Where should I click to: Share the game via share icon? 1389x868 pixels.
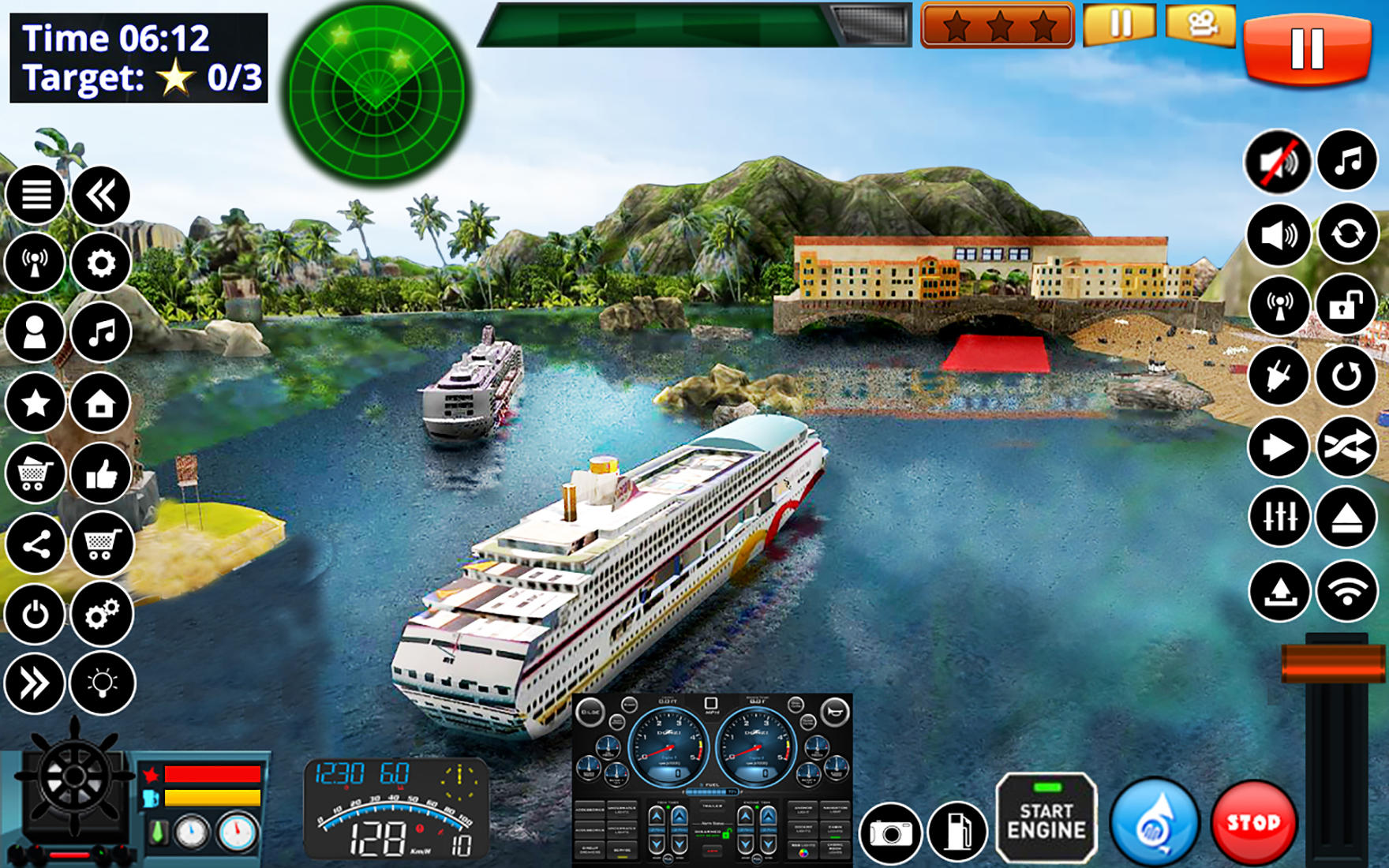35,544
